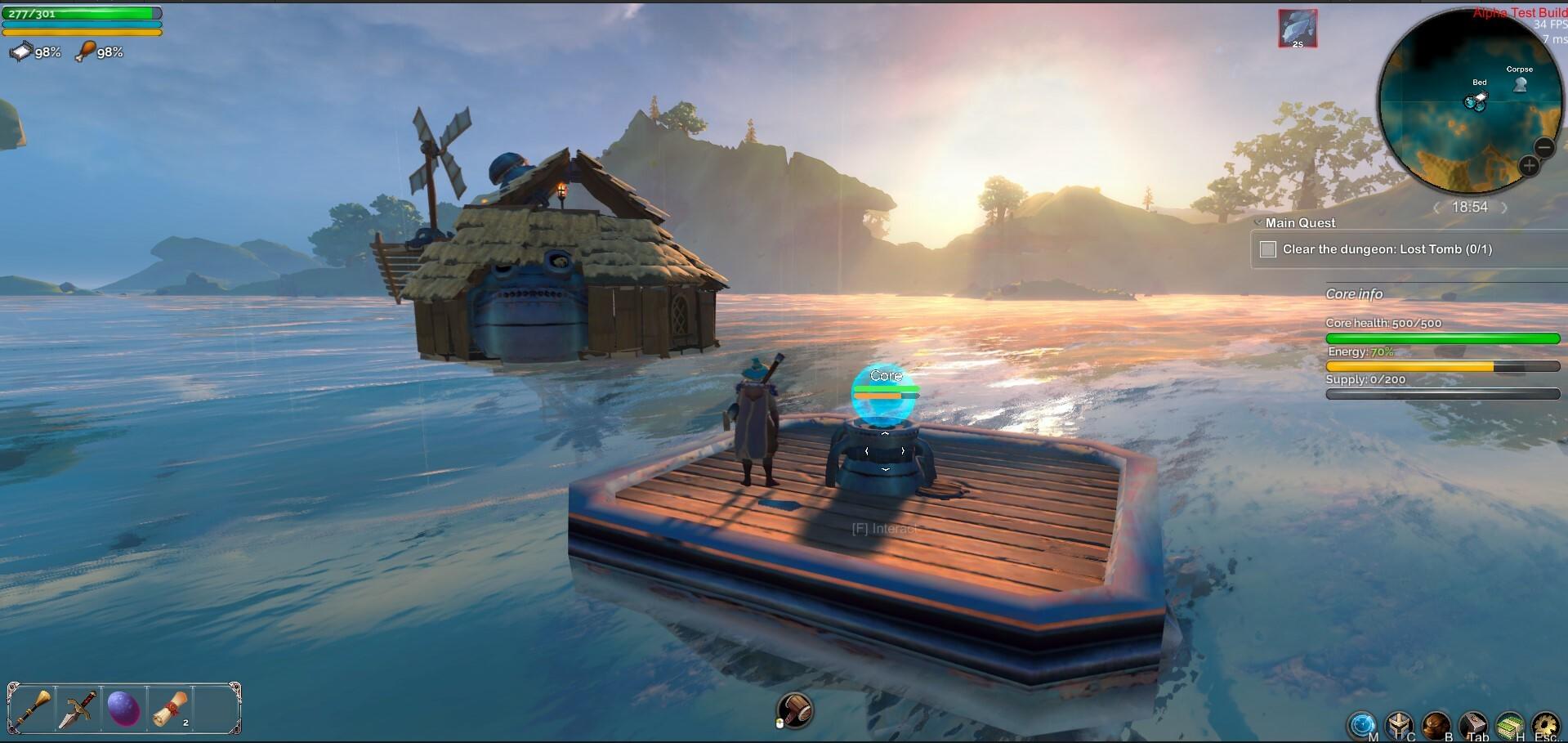Open the character screen with the helmet icon
Screen dimensions: 1568x743
(1399, 725)
